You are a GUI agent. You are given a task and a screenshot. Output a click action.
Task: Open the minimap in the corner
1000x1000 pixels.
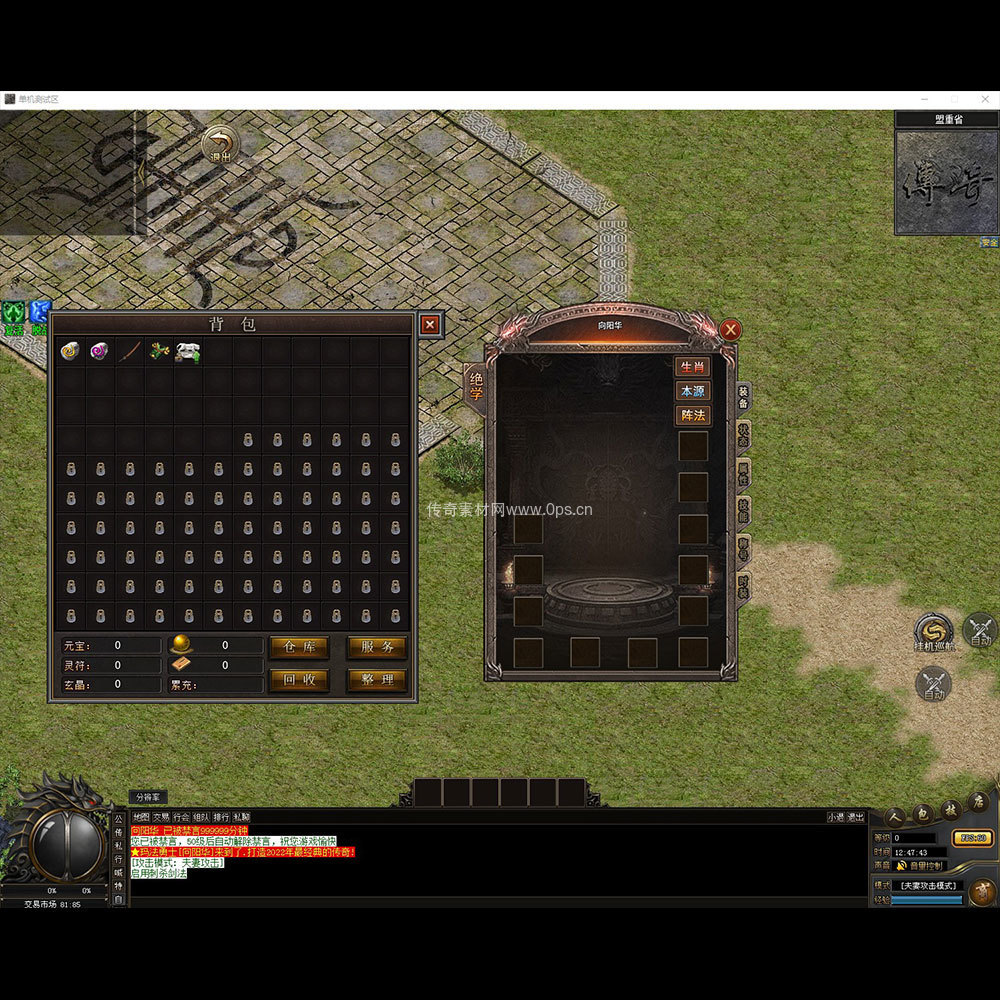(x=946, y=181)
